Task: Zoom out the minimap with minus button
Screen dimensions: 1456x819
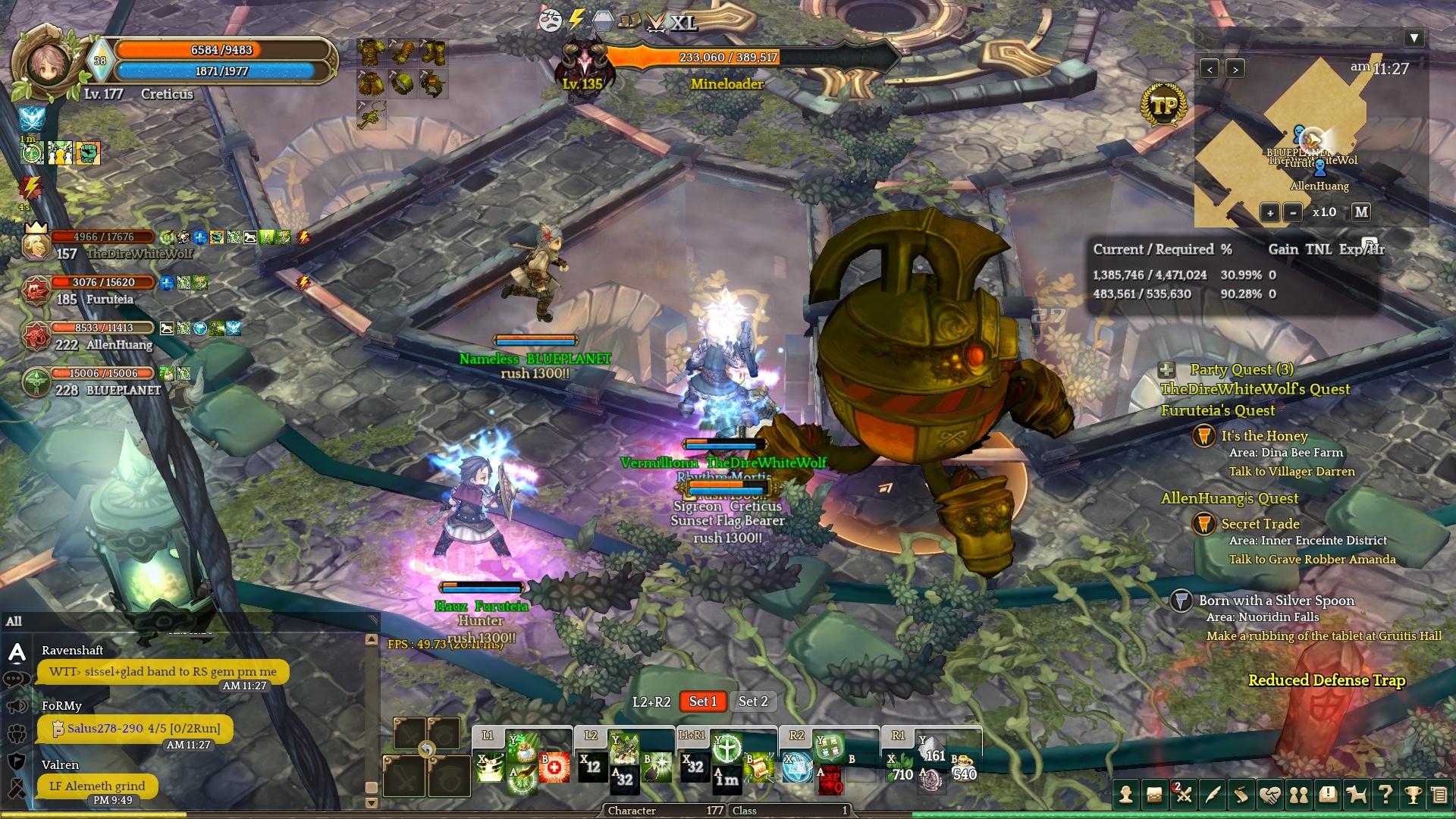Action: 1293,212
